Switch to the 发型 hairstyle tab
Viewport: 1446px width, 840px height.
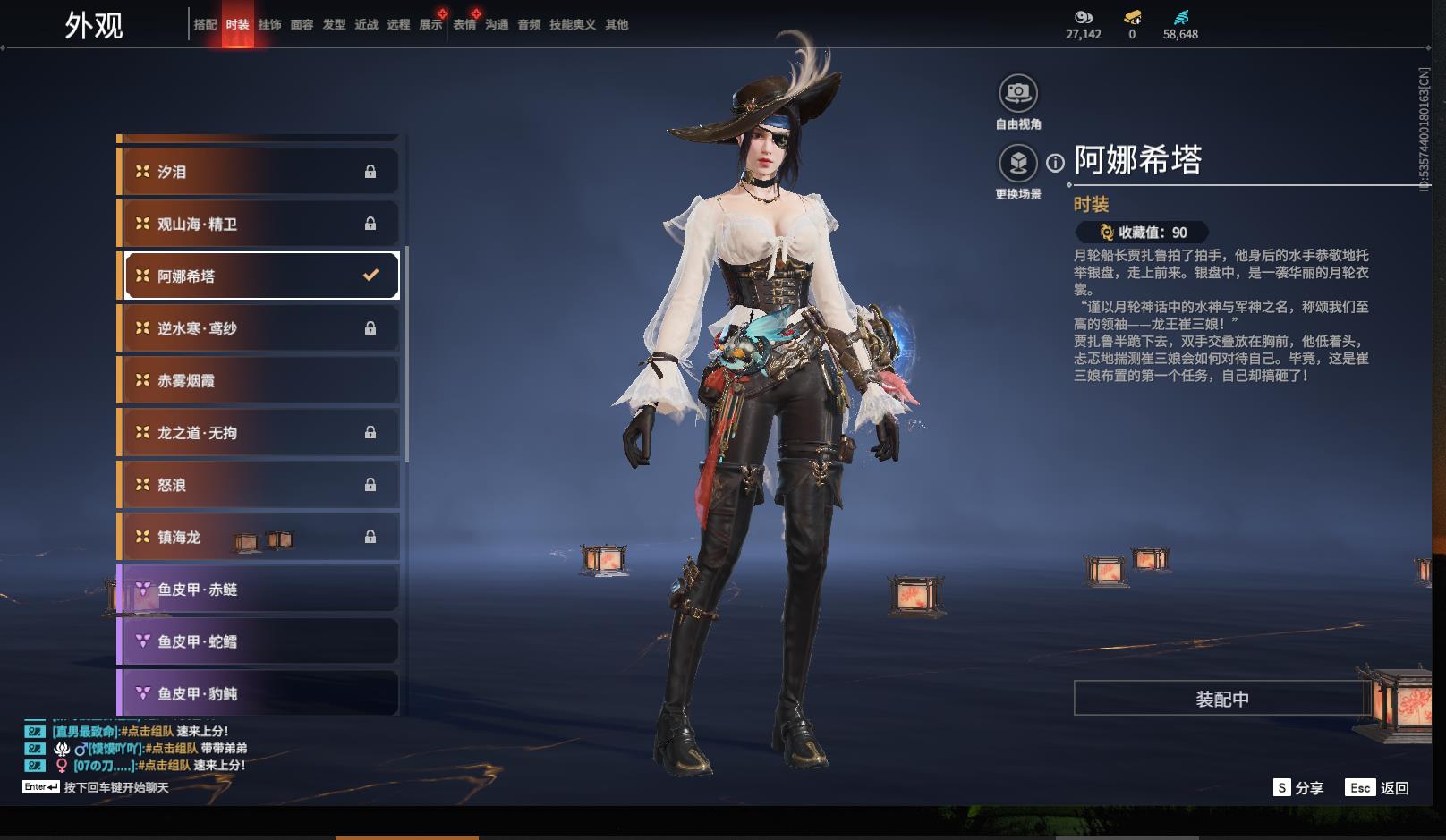point(334,25)
